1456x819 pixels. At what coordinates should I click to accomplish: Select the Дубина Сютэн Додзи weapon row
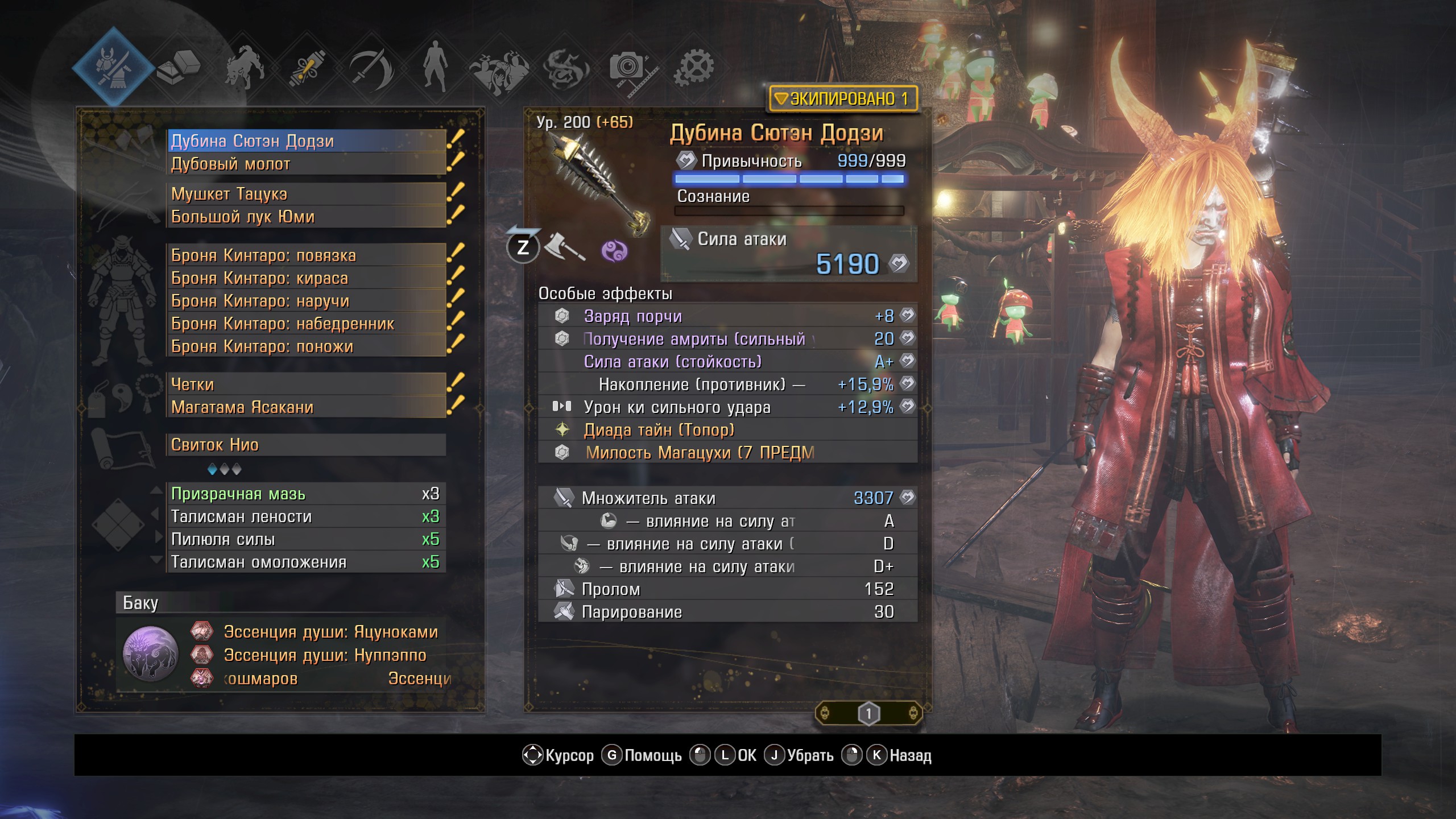[x=307, y=141]
